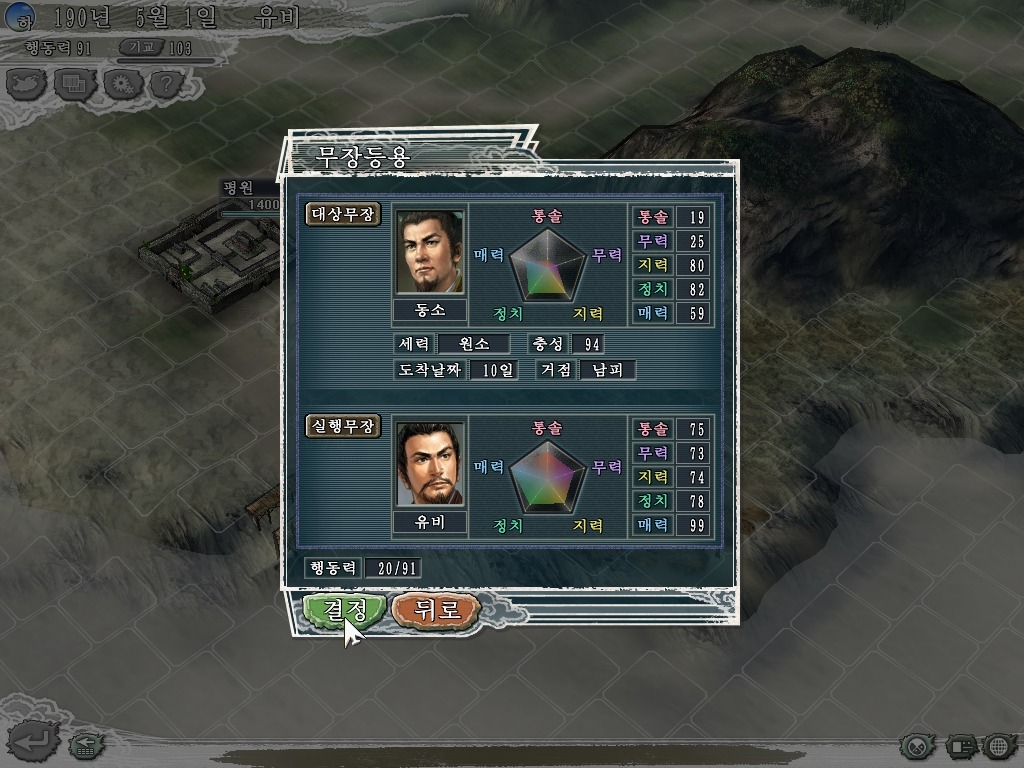The width and height of the screenshot is (1024, 768).
Task: Choose the 실행무장 executing officer button
Action: coord(343,426)
